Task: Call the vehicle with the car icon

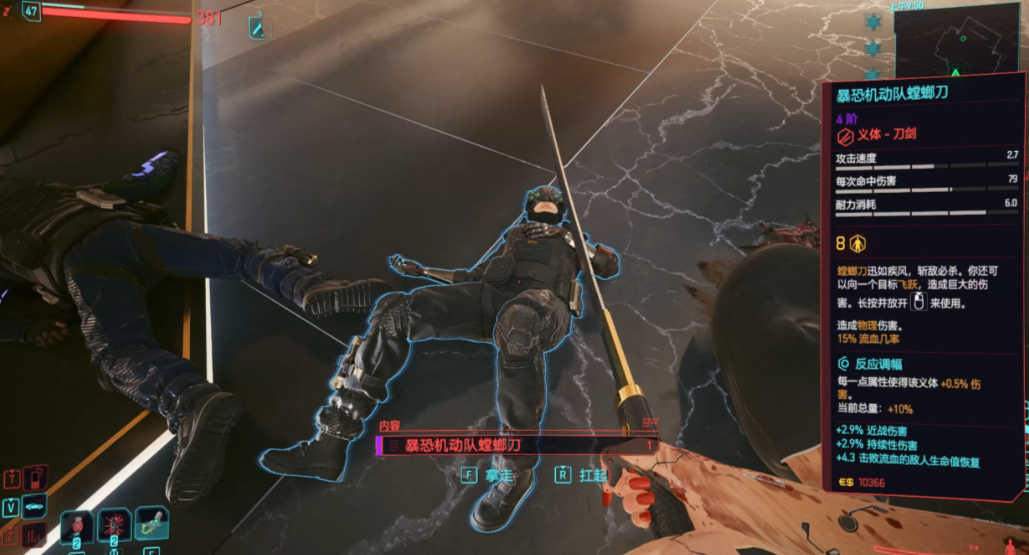Action: point(36,506)
